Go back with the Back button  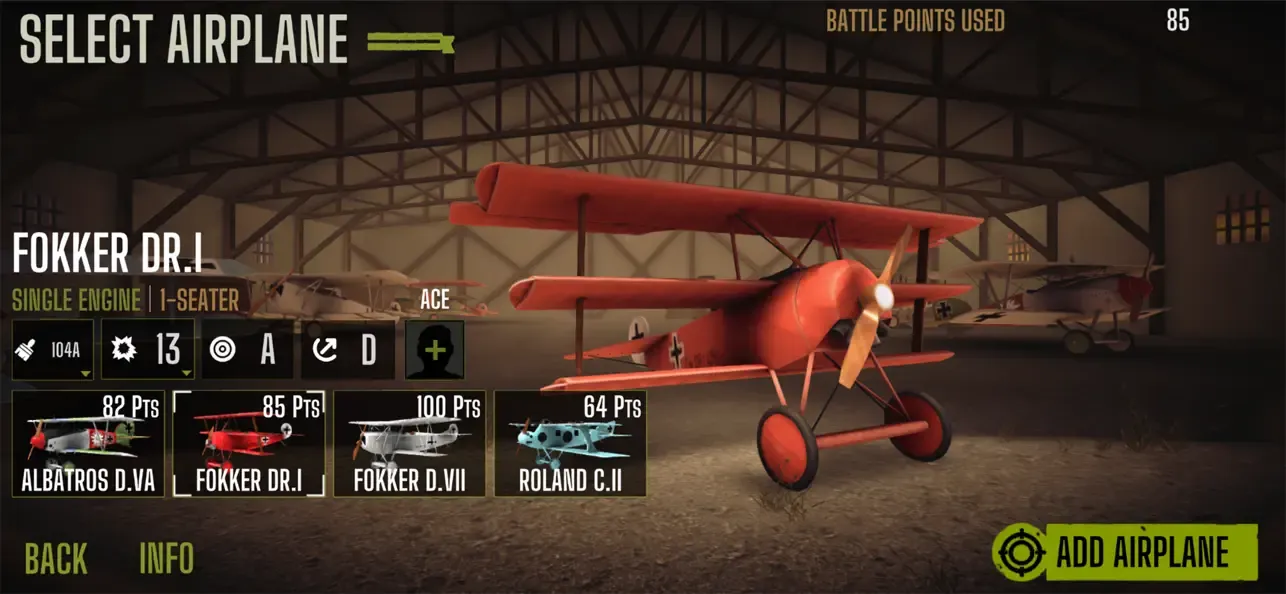coord(56,558)
